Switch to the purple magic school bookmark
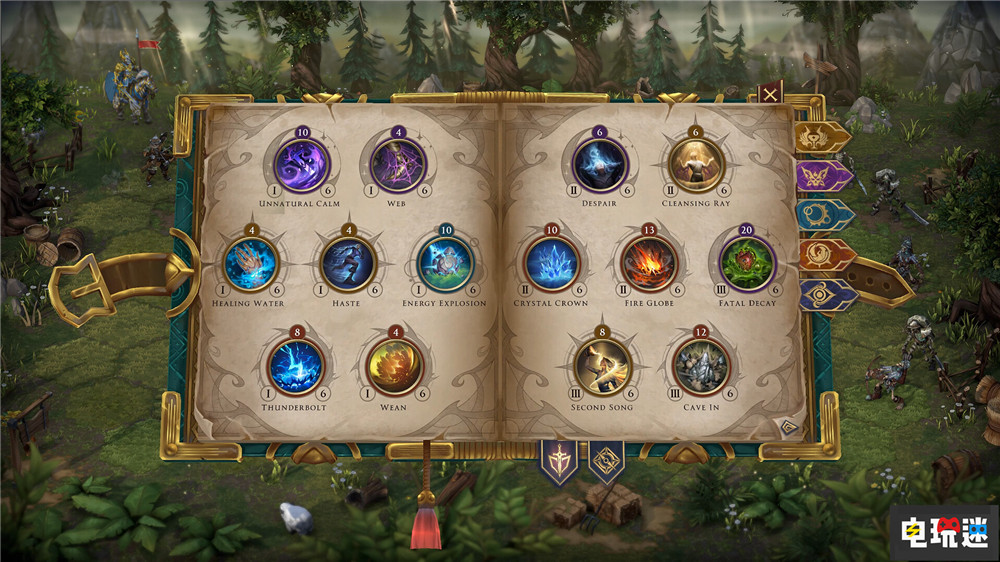The height and width of the screenshot is (562, 1000). coord(823,176)
